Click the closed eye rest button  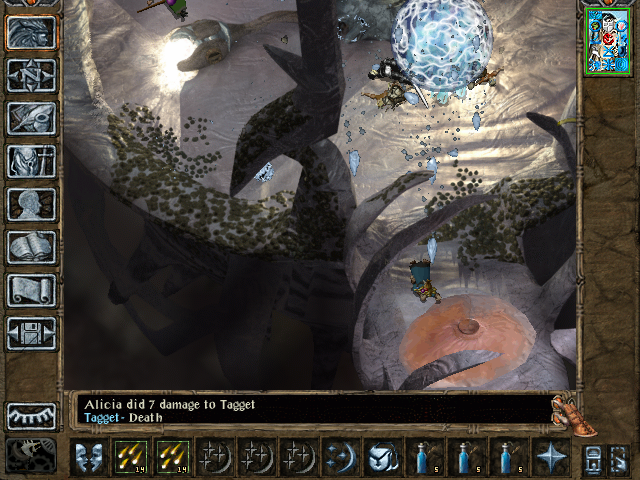click(x=31, y=416)
